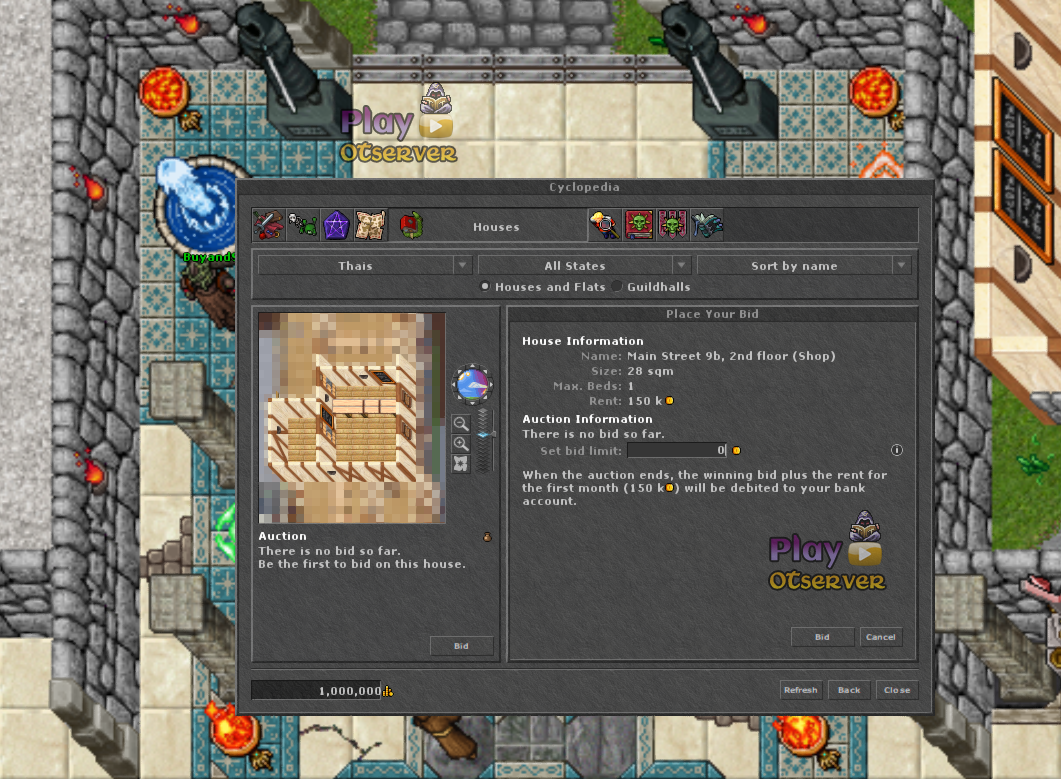
Task: Refresh the house list
Action: (x=800, y=690)
